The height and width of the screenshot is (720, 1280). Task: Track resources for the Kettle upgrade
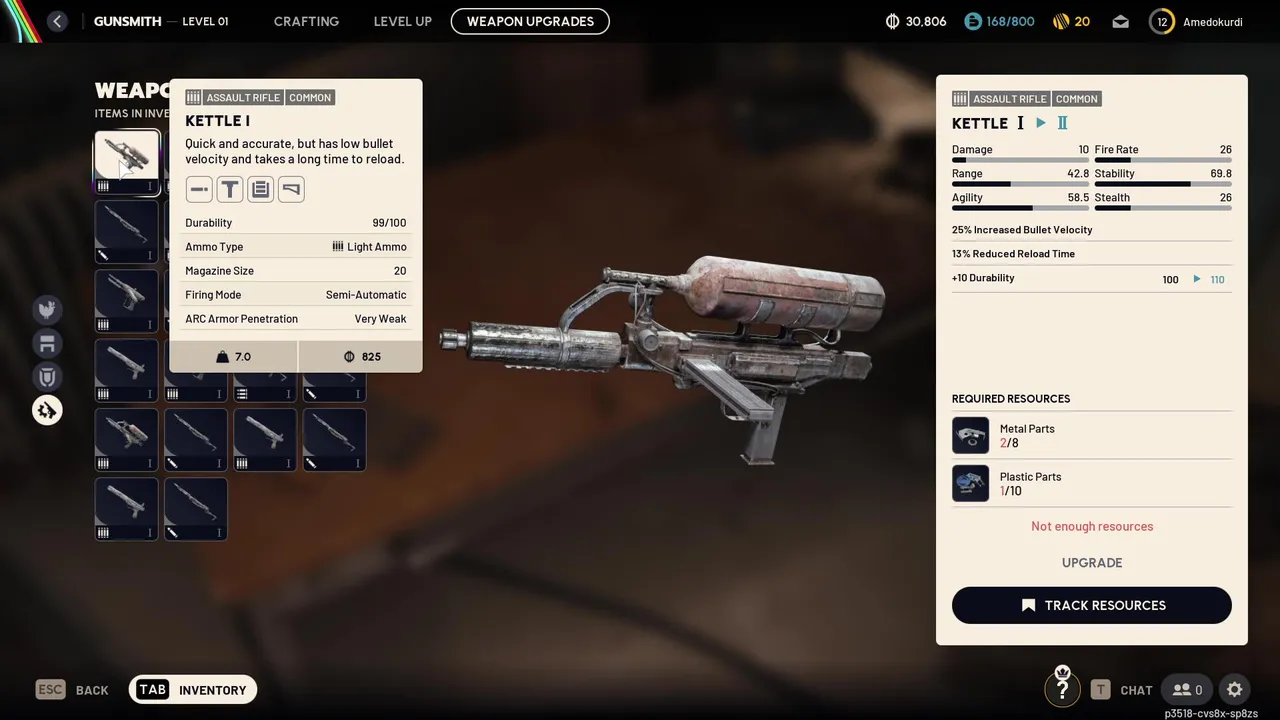pyautogui.click(x=1091, y=605)
